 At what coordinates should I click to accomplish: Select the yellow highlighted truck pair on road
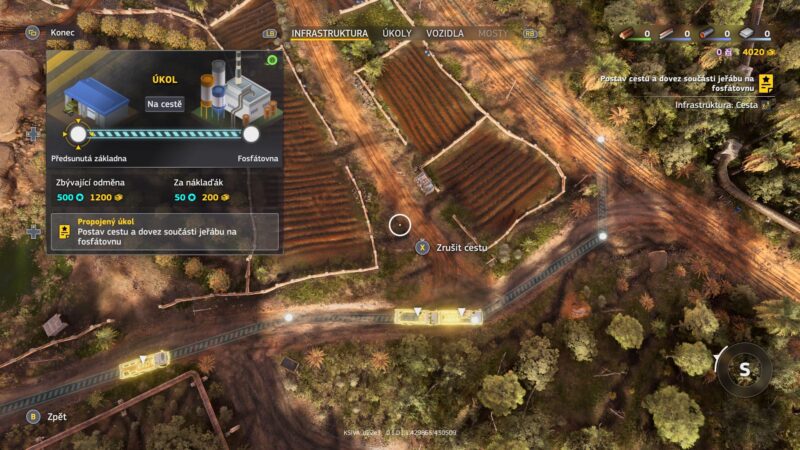click(x=438, y=316)
